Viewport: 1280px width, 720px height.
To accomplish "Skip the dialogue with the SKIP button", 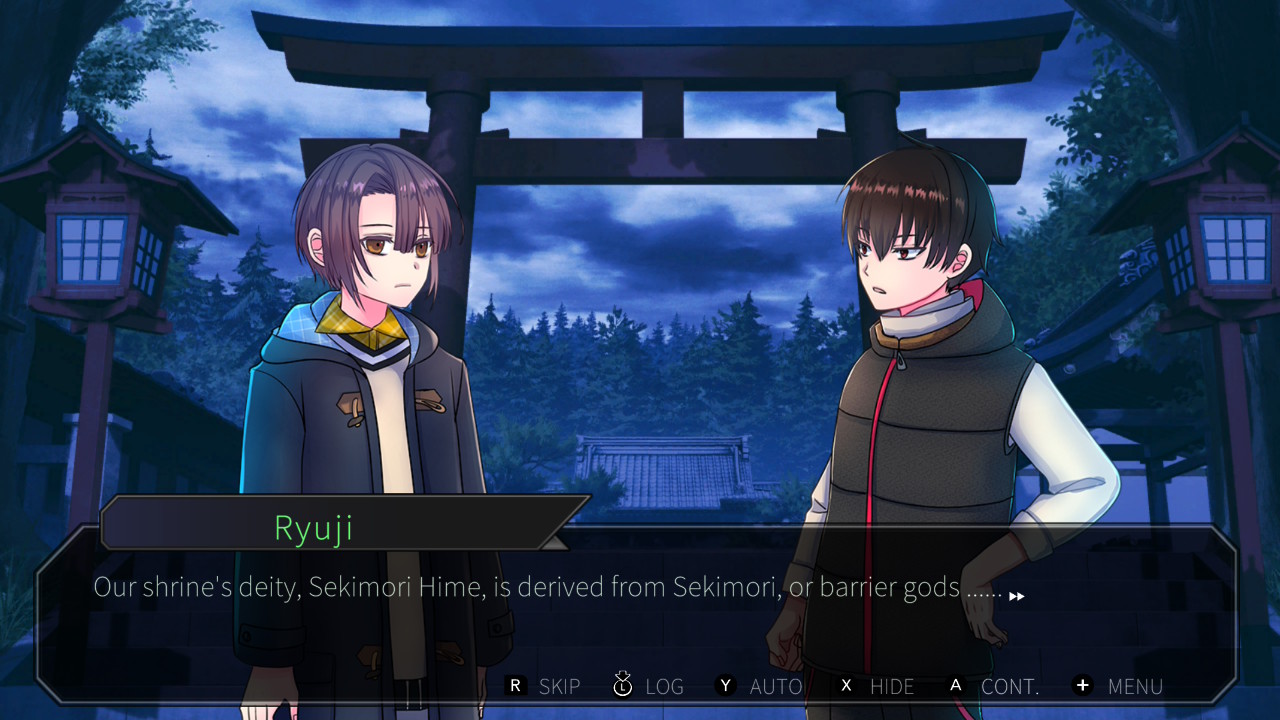I will pos(545,686).
